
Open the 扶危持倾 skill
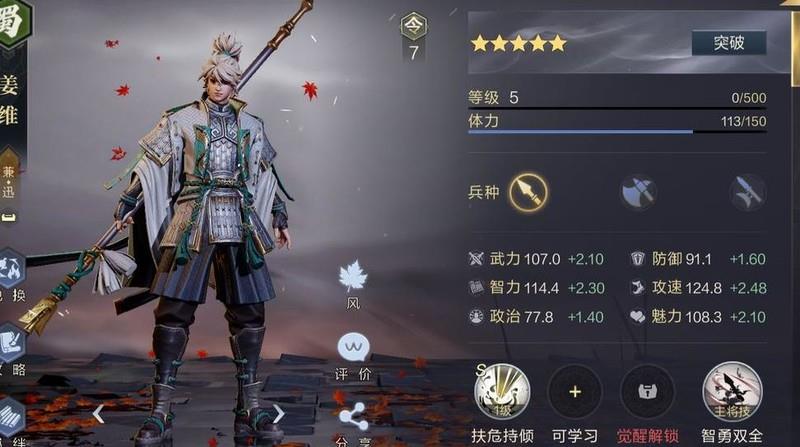[502, 390]
